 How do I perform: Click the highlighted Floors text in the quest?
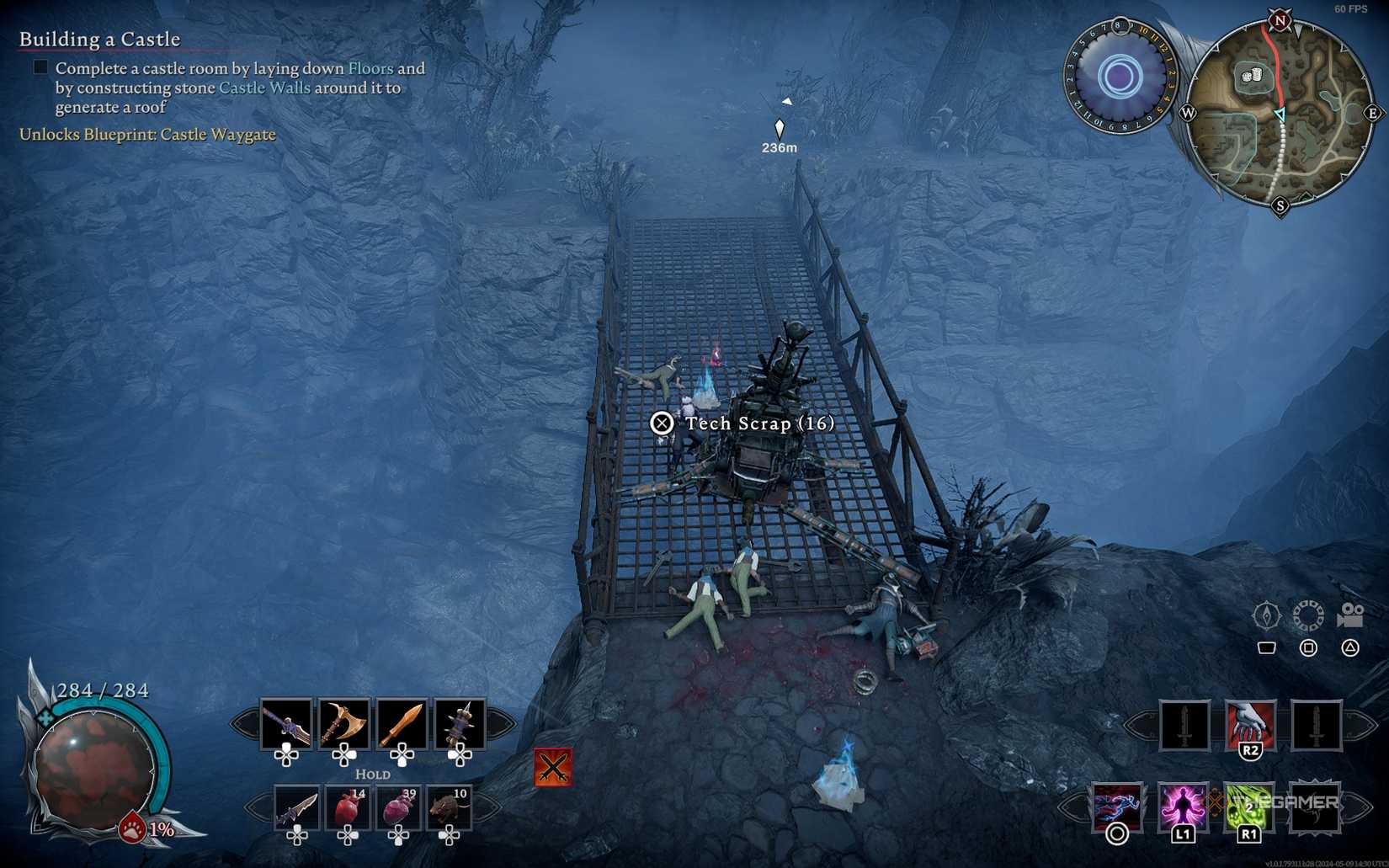point(370,68)
